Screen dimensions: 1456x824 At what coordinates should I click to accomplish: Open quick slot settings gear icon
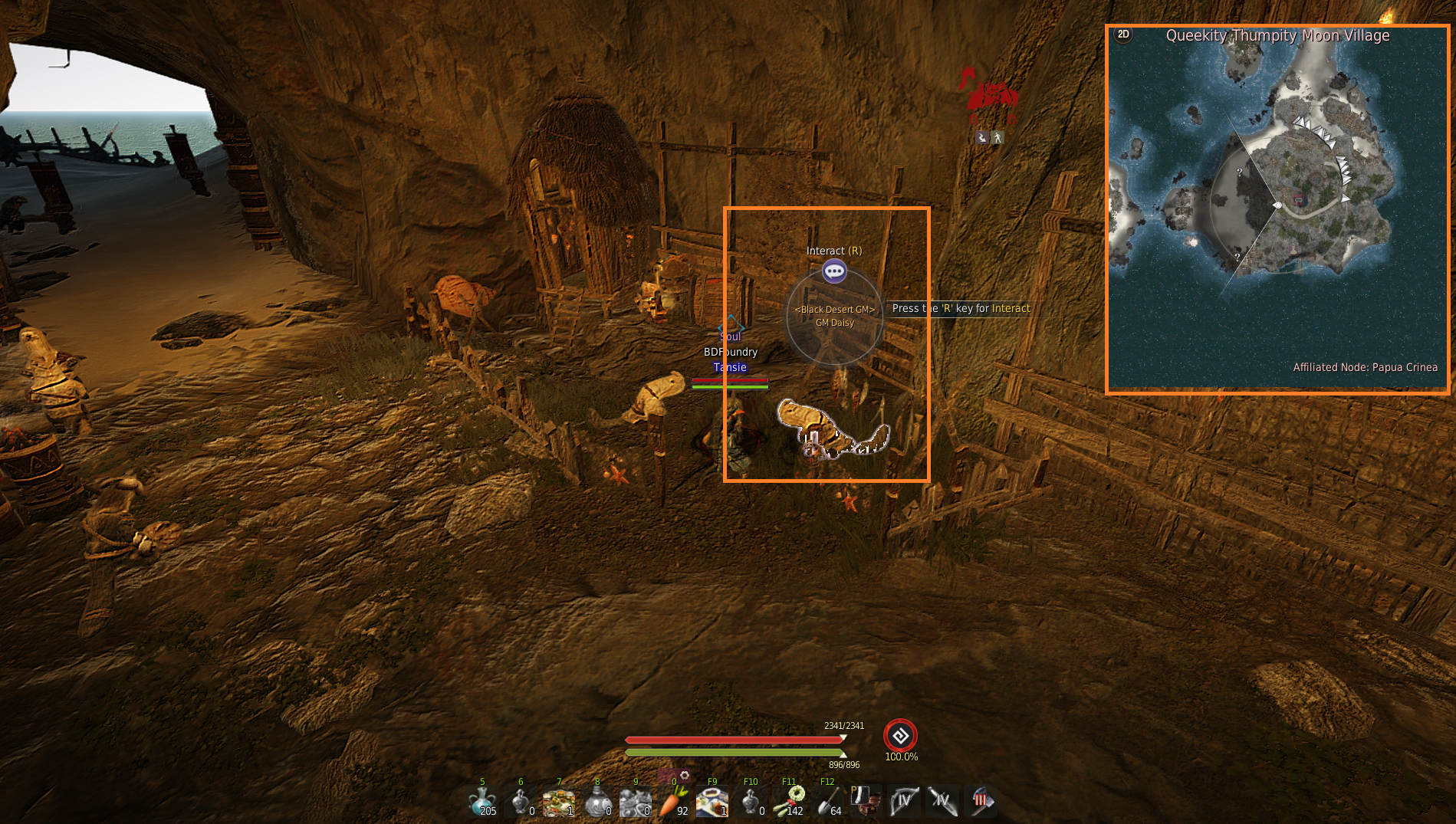point(685,776)
